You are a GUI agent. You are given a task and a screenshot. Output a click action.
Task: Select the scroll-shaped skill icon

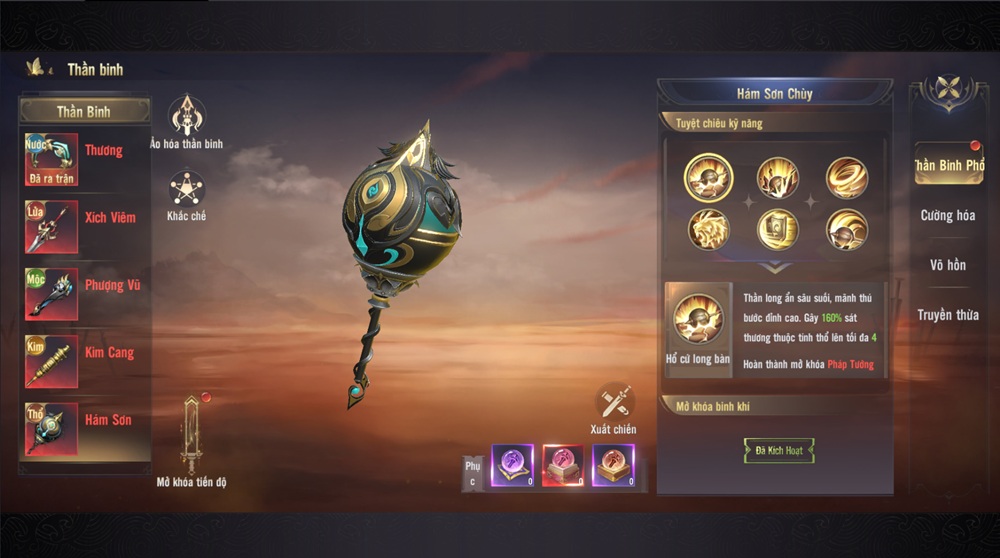pyautogui.click(x=778, y=229)
